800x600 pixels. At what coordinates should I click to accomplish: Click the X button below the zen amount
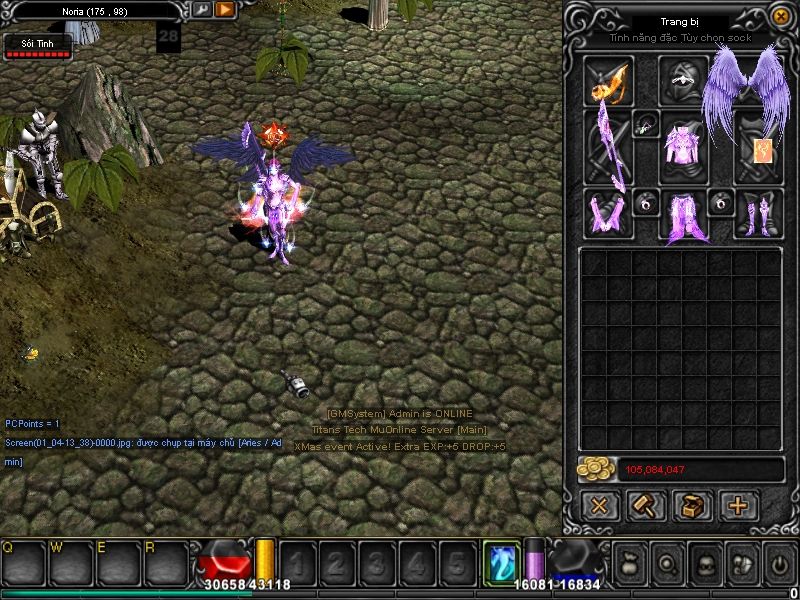pyautogui.click(x=599, y=506)
